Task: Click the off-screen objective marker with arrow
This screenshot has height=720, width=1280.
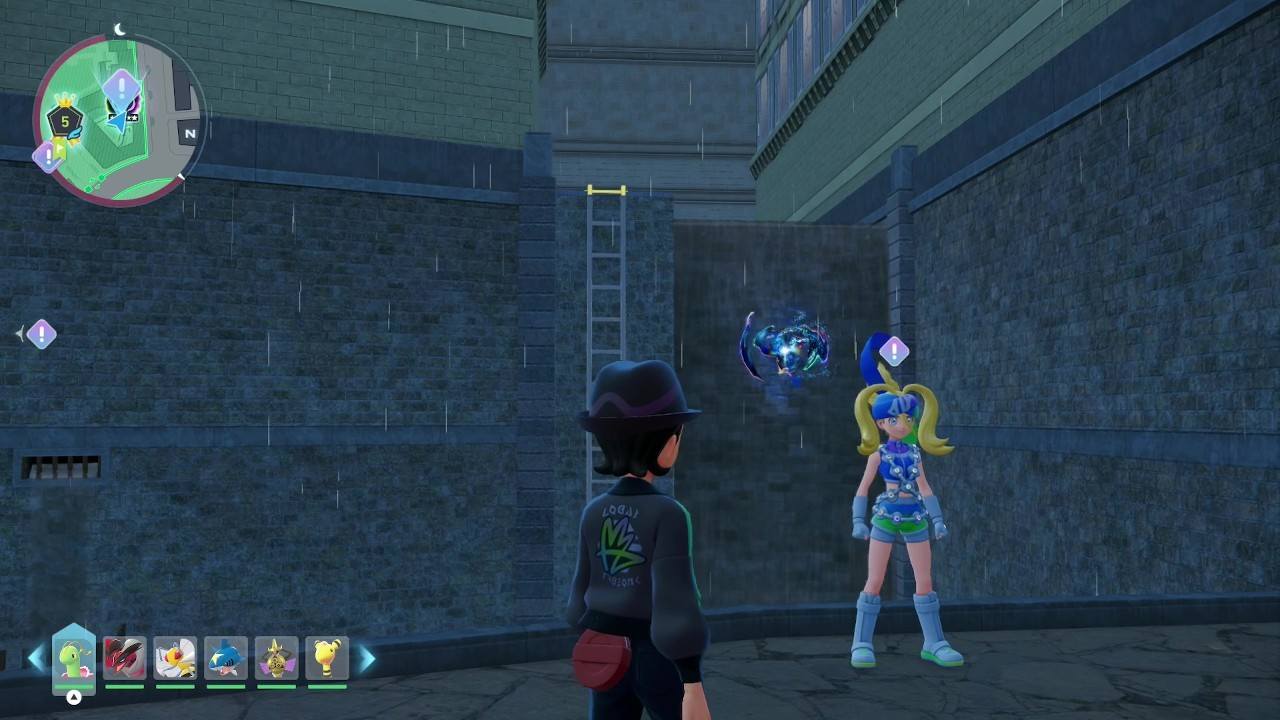Action: click(40, 334)
